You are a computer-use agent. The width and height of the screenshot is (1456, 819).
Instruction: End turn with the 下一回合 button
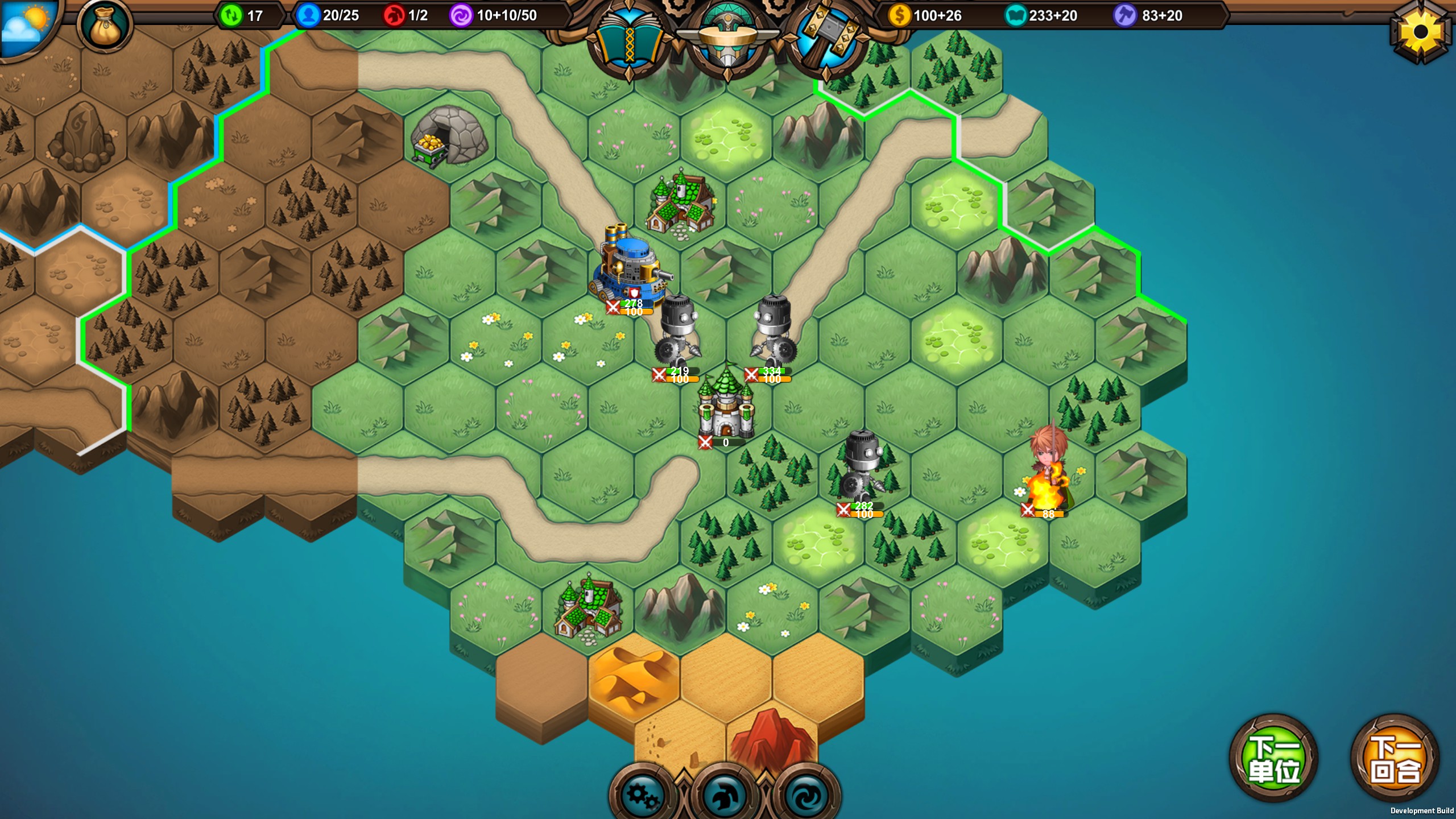click(1395, 759)
